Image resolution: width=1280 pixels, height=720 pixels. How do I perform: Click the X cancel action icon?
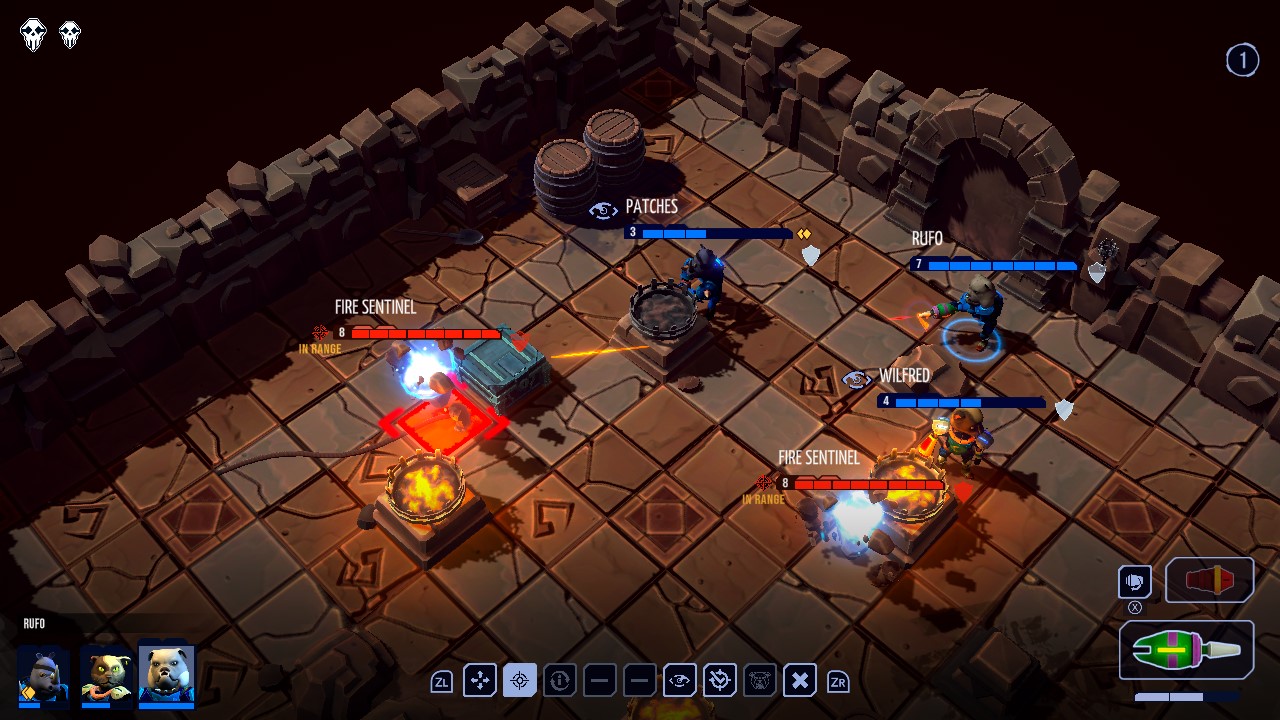point(799,681)
